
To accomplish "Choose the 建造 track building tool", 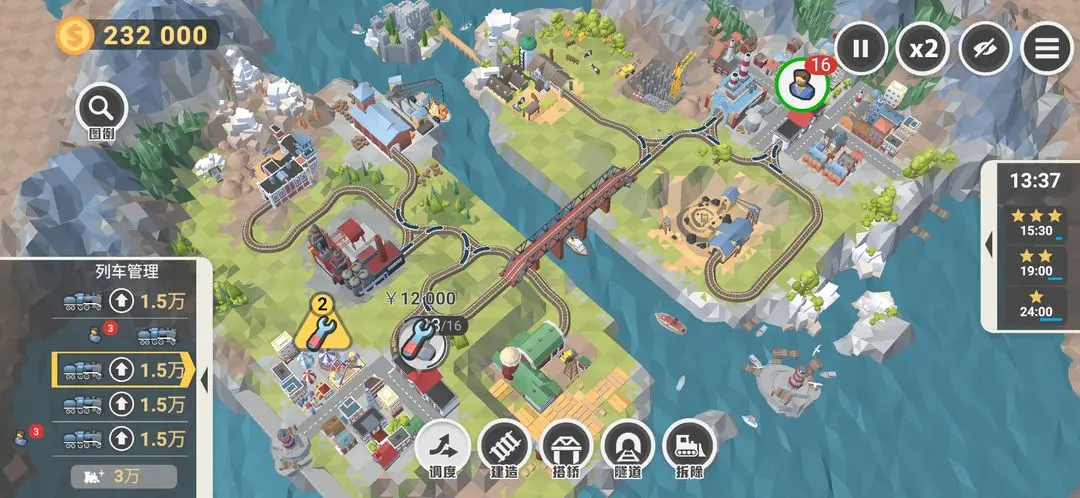I will (504, 446).
